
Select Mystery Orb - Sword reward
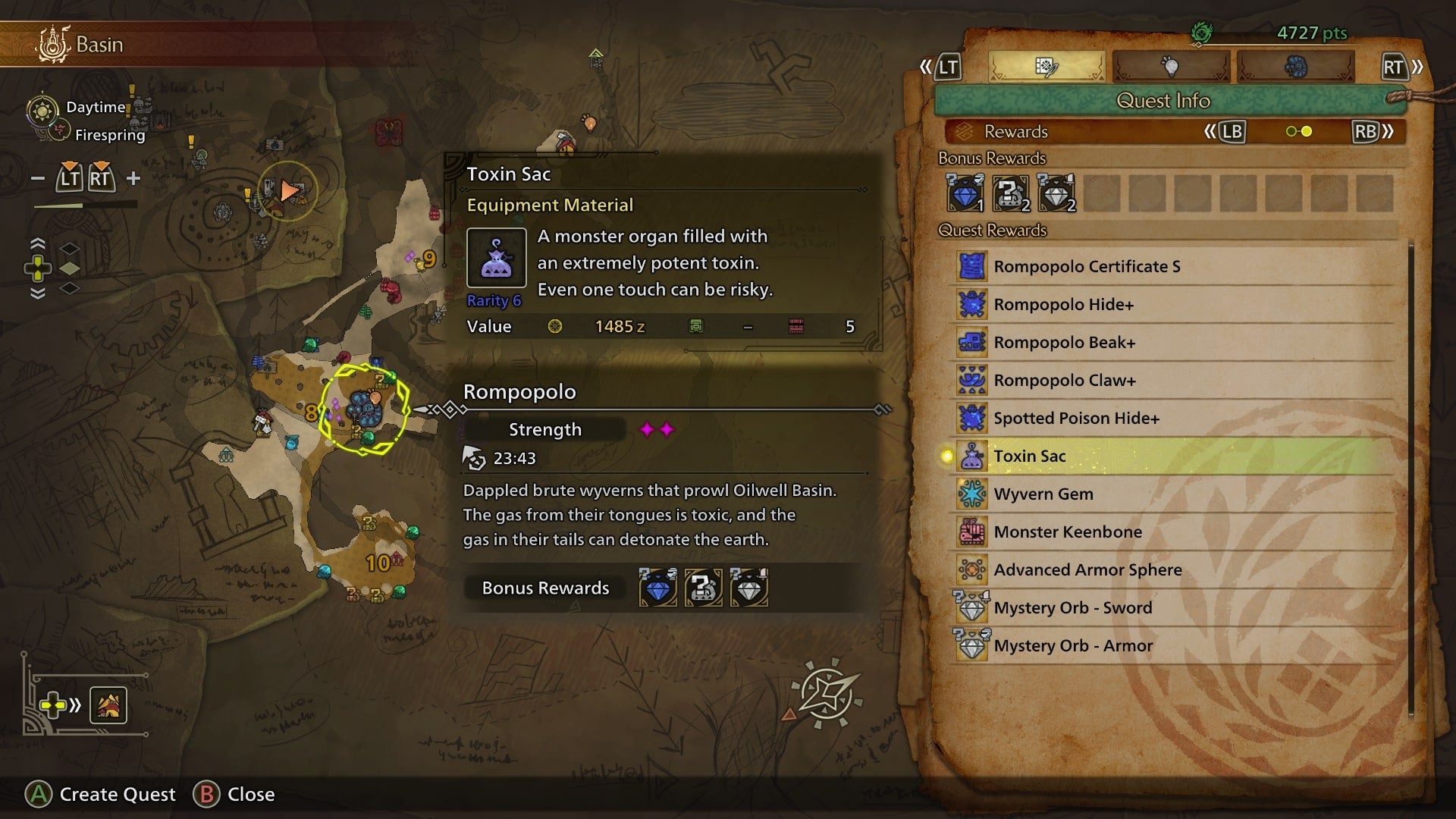(1072, 607)
